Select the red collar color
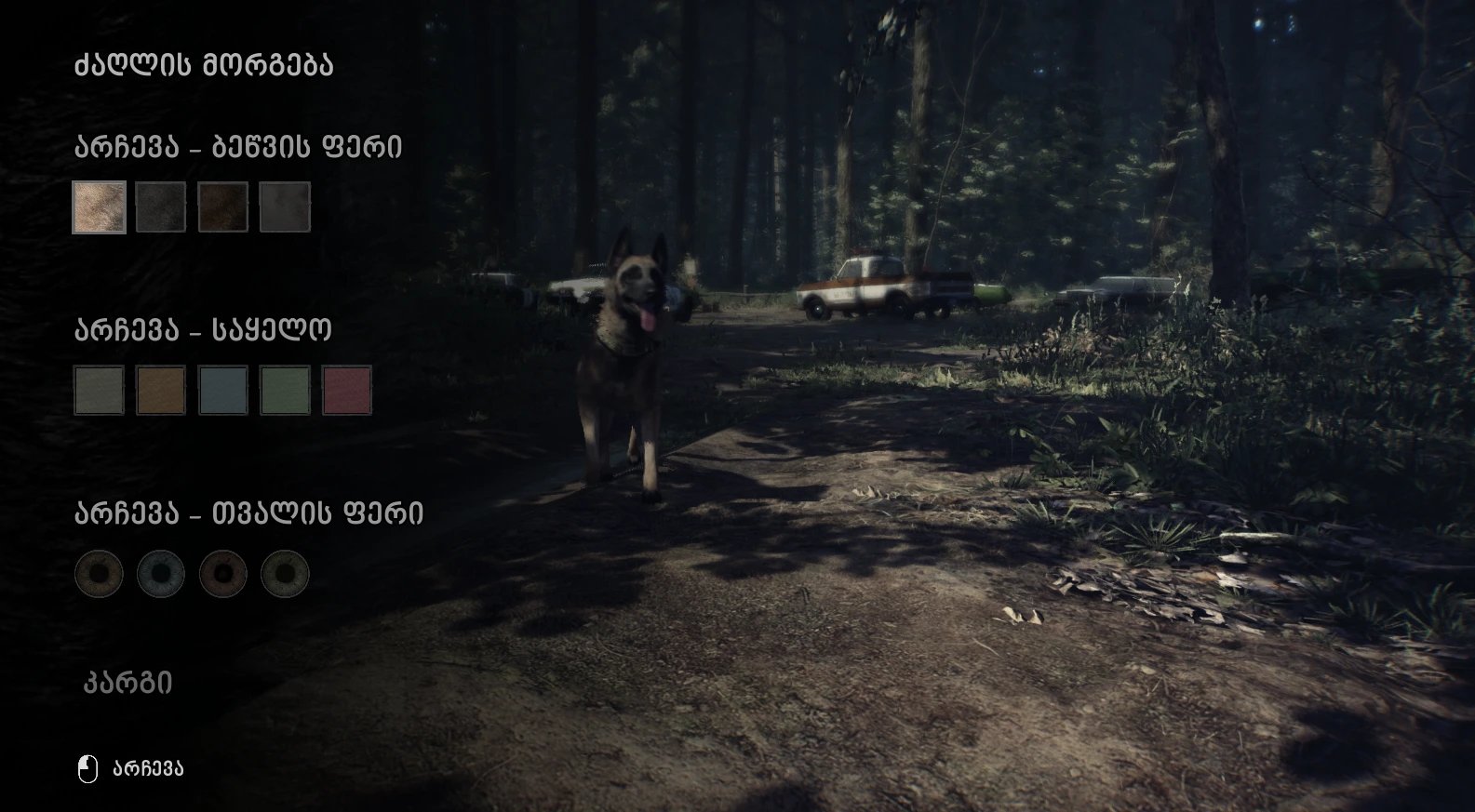Image resolution: width=1475 pixels, height=812 pixels. coord(347,390)
